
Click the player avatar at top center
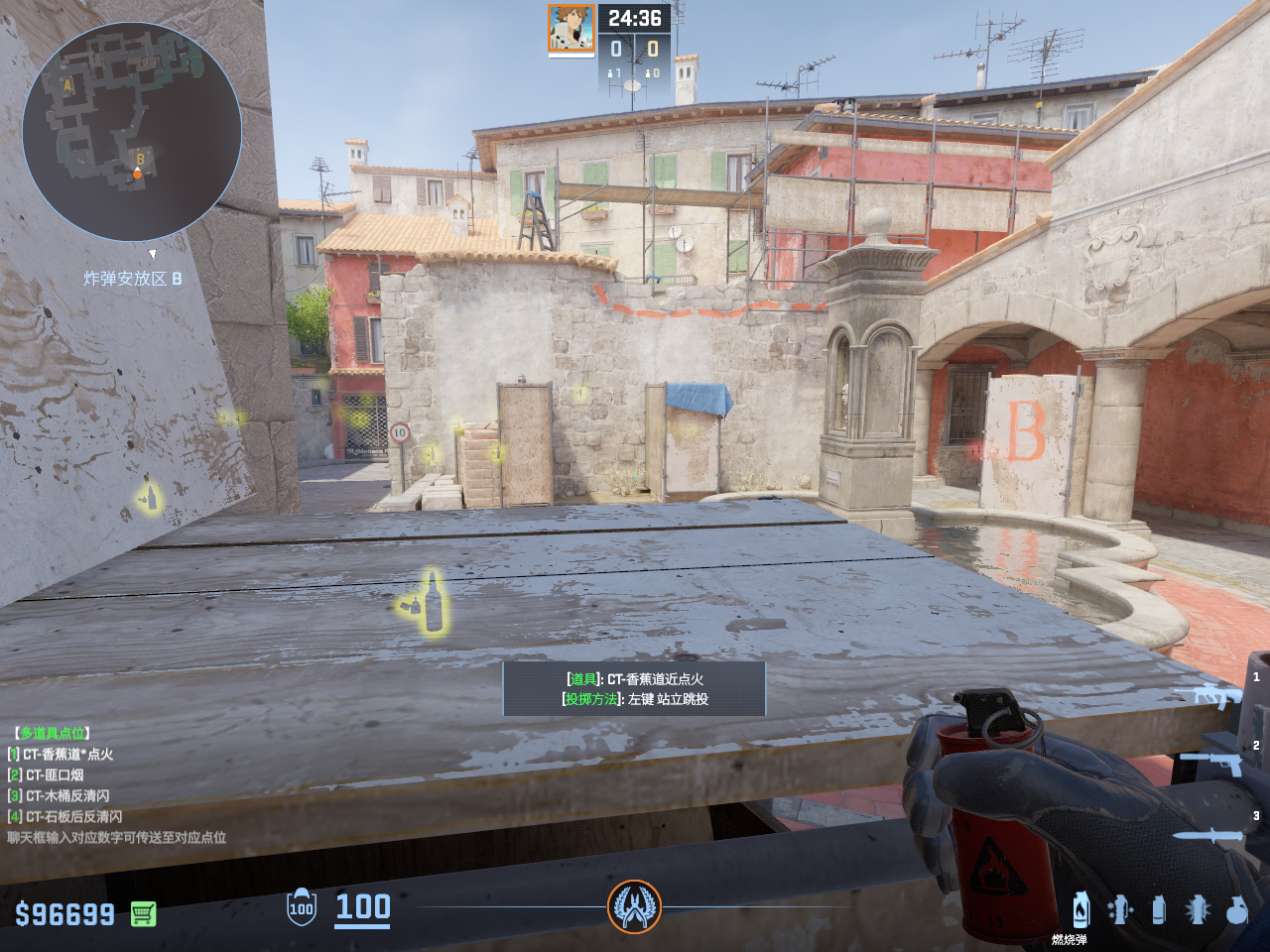pos(571,29)
